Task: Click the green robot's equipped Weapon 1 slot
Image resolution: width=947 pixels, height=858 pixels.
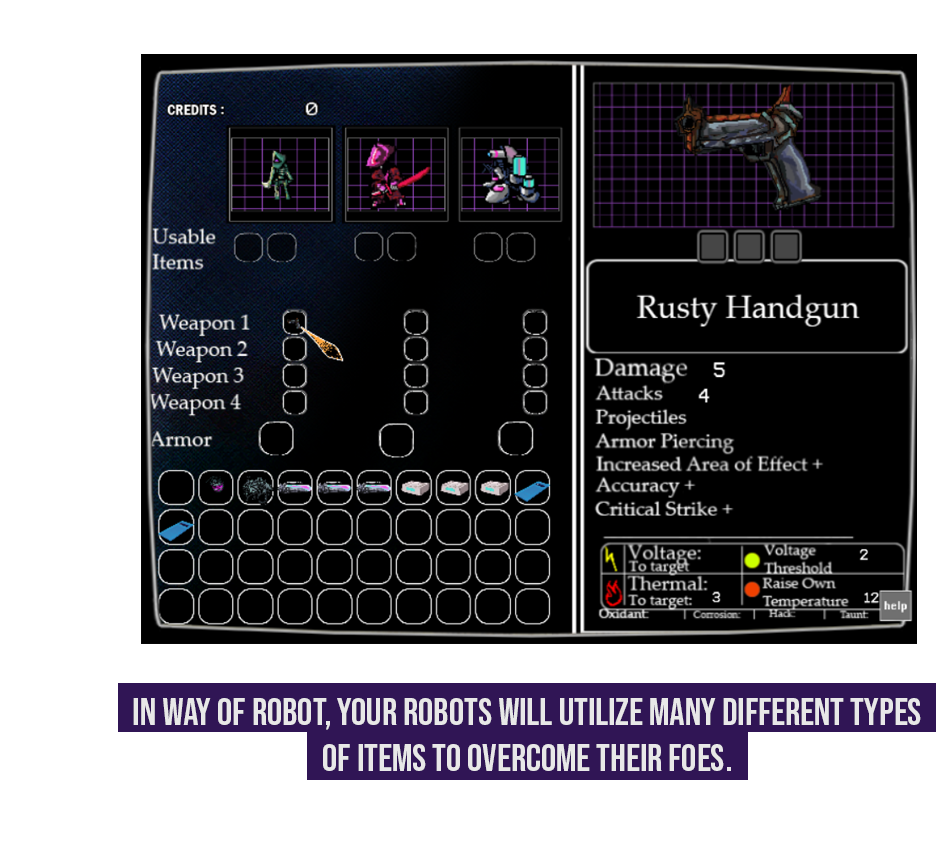Action: [294, 322]
